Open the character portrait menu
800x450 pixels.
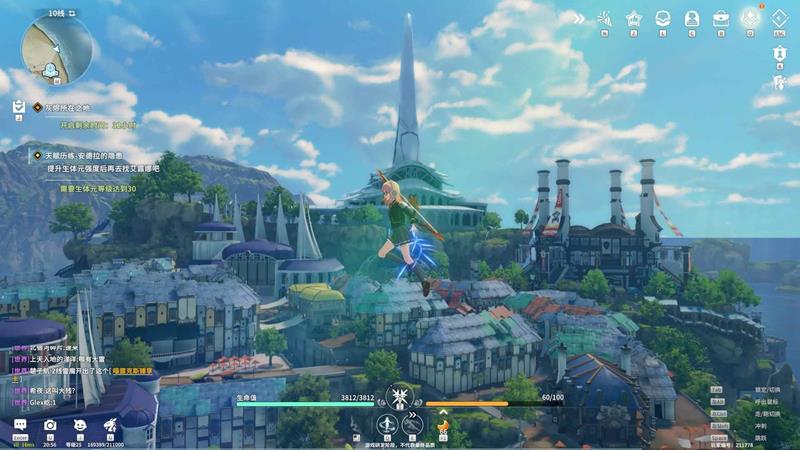tap(691, 18)
